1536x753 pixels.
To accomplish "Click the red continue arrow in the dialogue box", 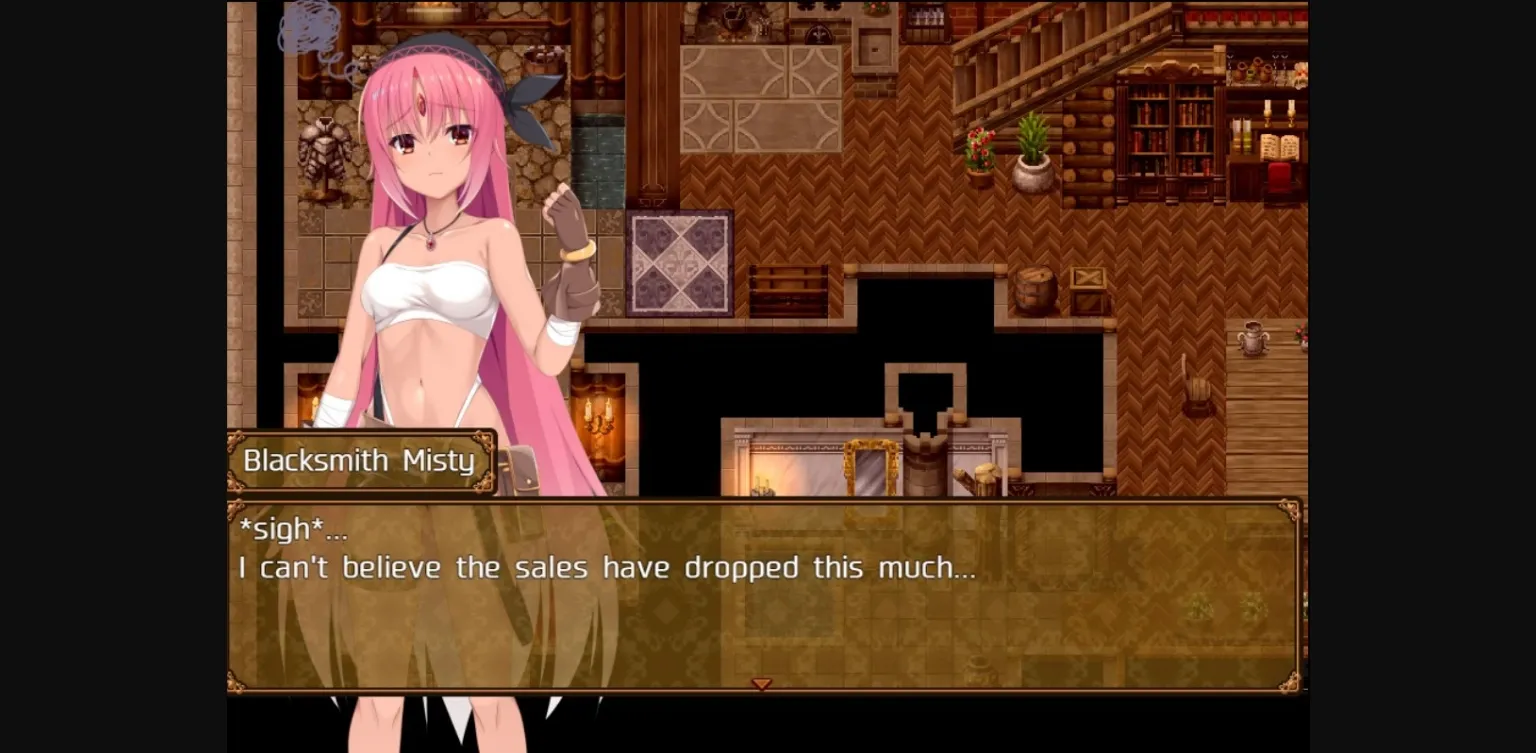I will [x=762, y=684].
